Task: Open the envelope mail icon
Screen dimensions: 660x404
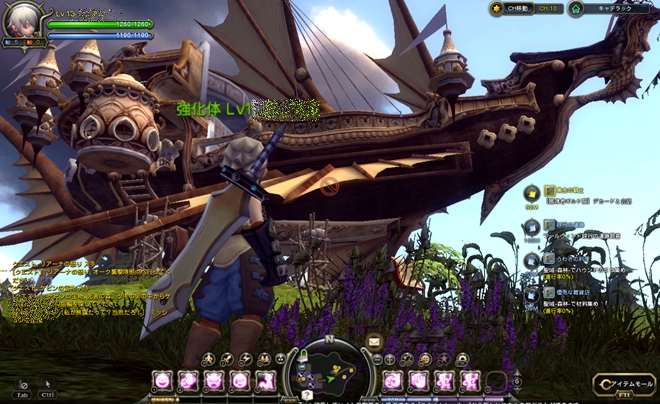Action: 373,341
